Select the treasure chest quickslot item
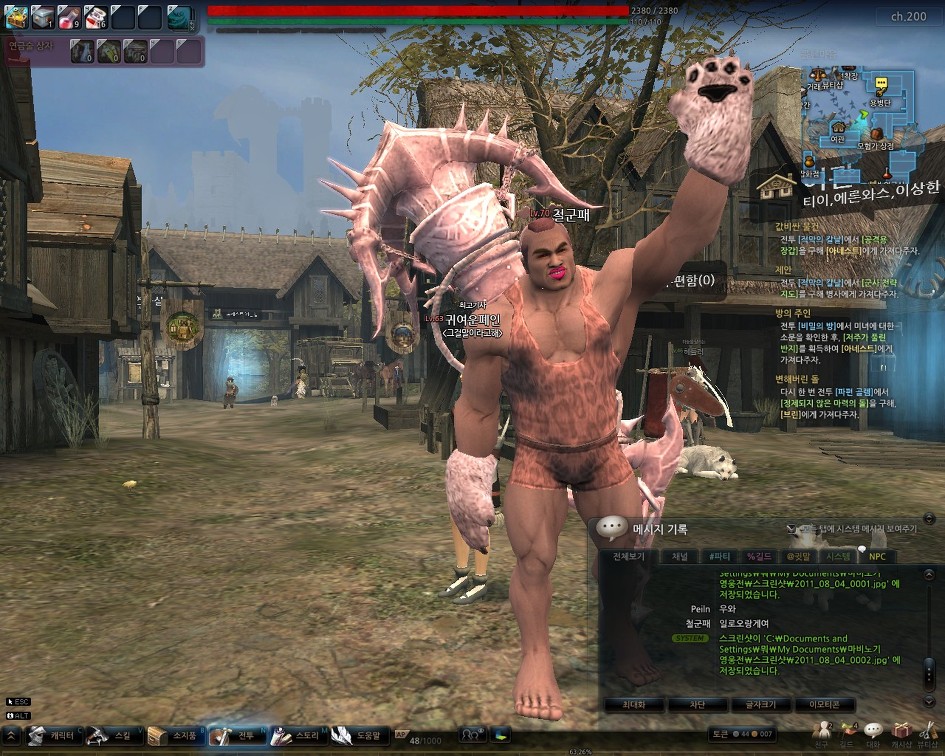Image resolution: width=945 pixels, height=756 pixels. click(16, 16)
